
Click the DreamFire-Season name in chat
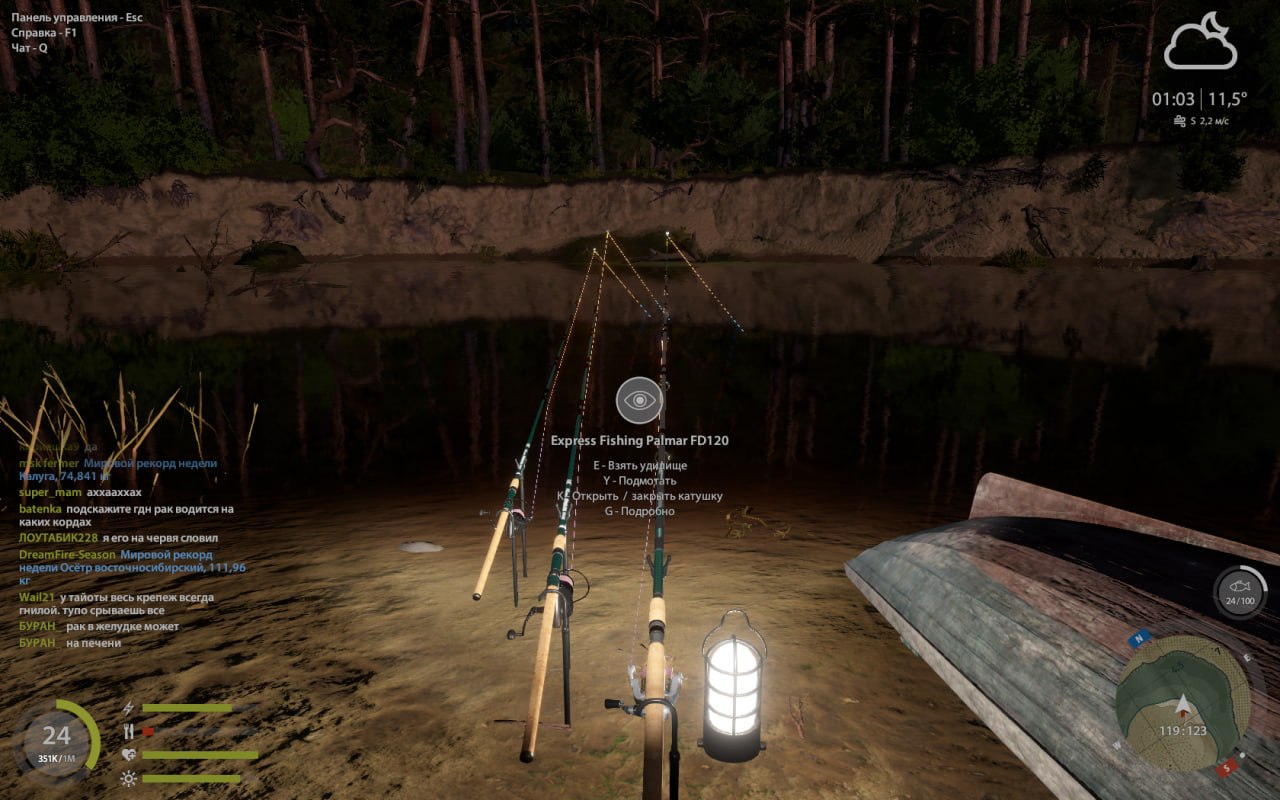tap(67, 555)
